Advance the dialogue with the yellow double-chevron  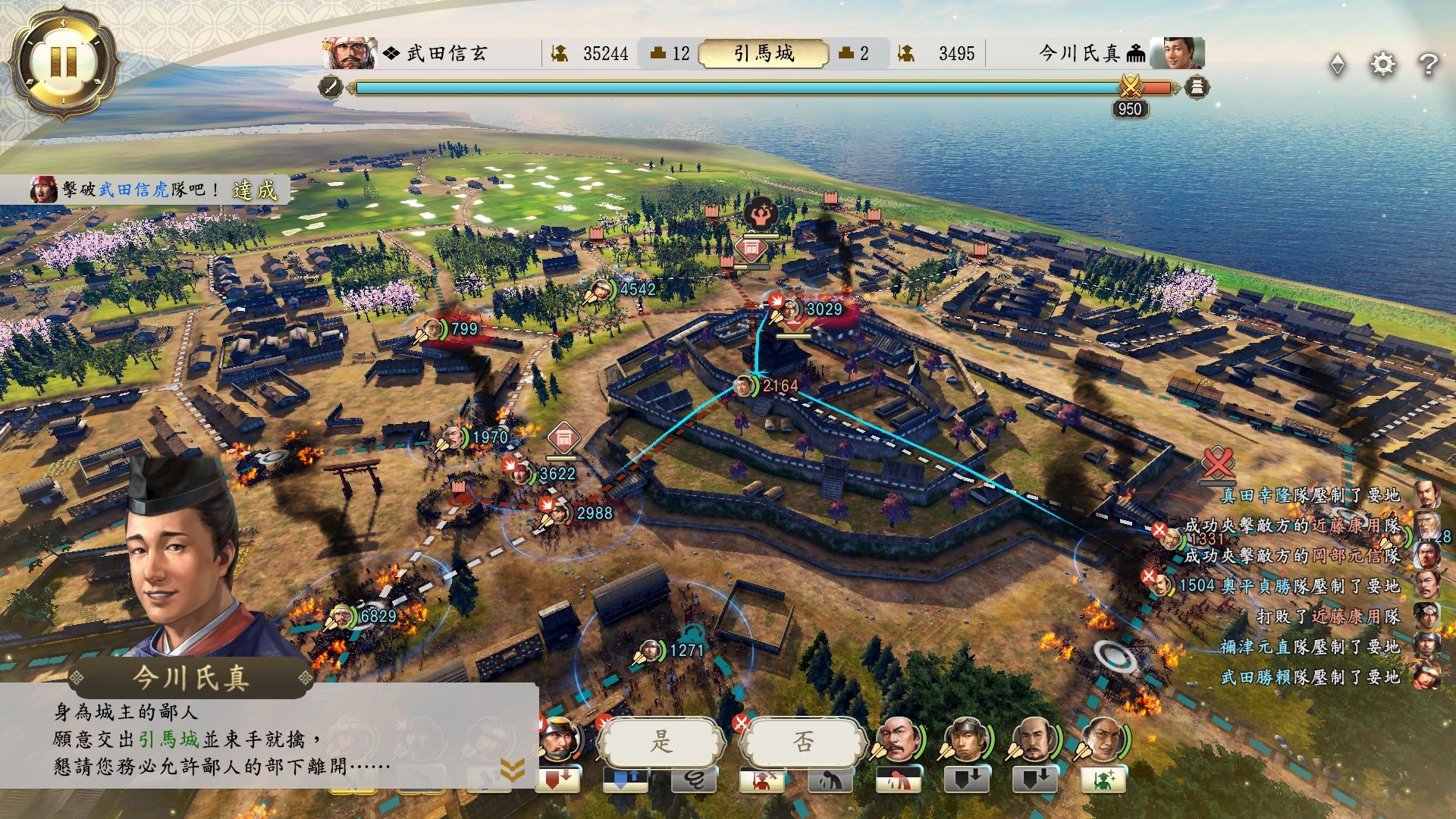click(513, 770)
